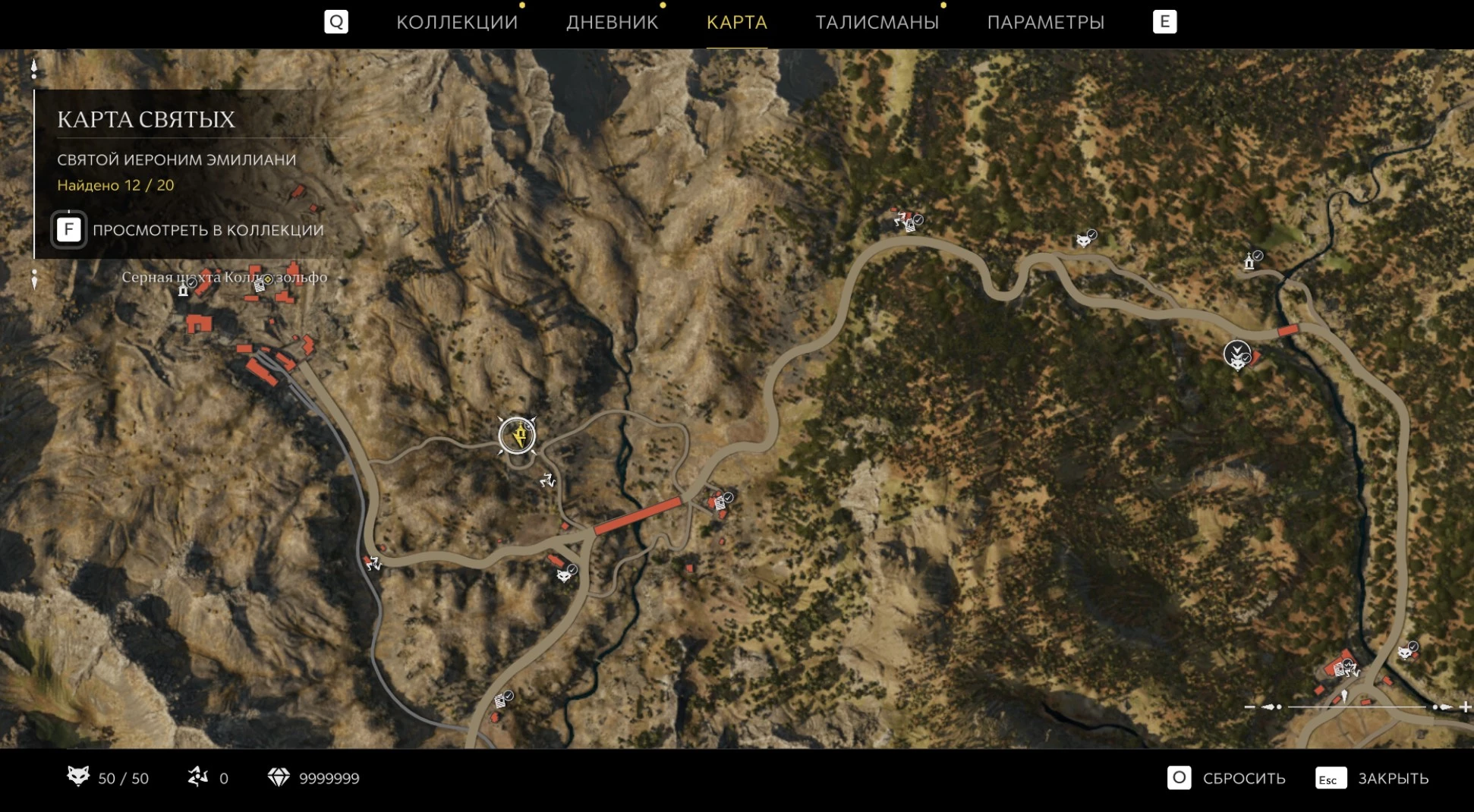Screen dimensions: 1474x812
Task: Zoom out with the map minus button
Action: [x=1249, y=707]
